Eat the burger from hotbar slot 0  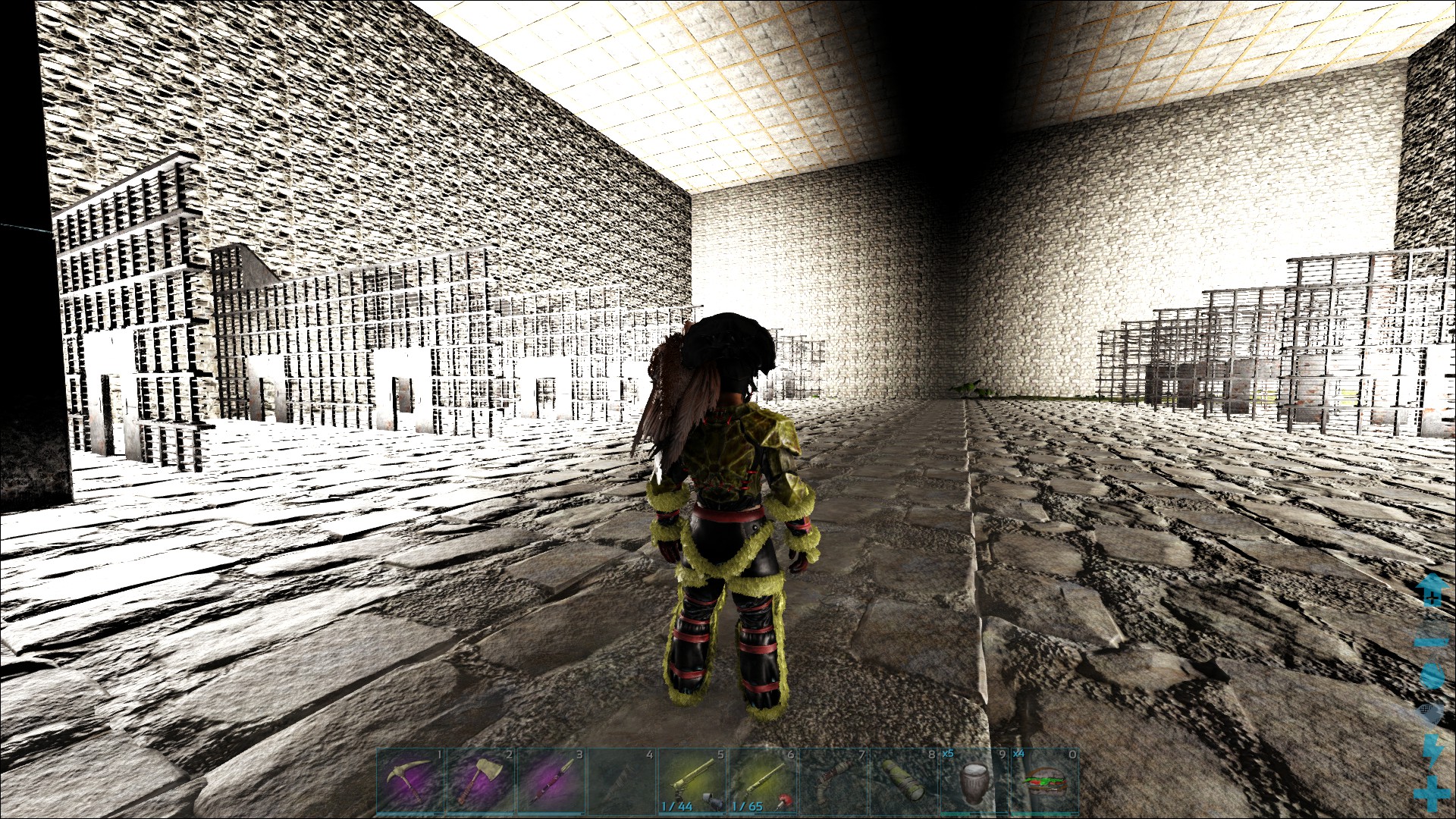coord(1044,781)
